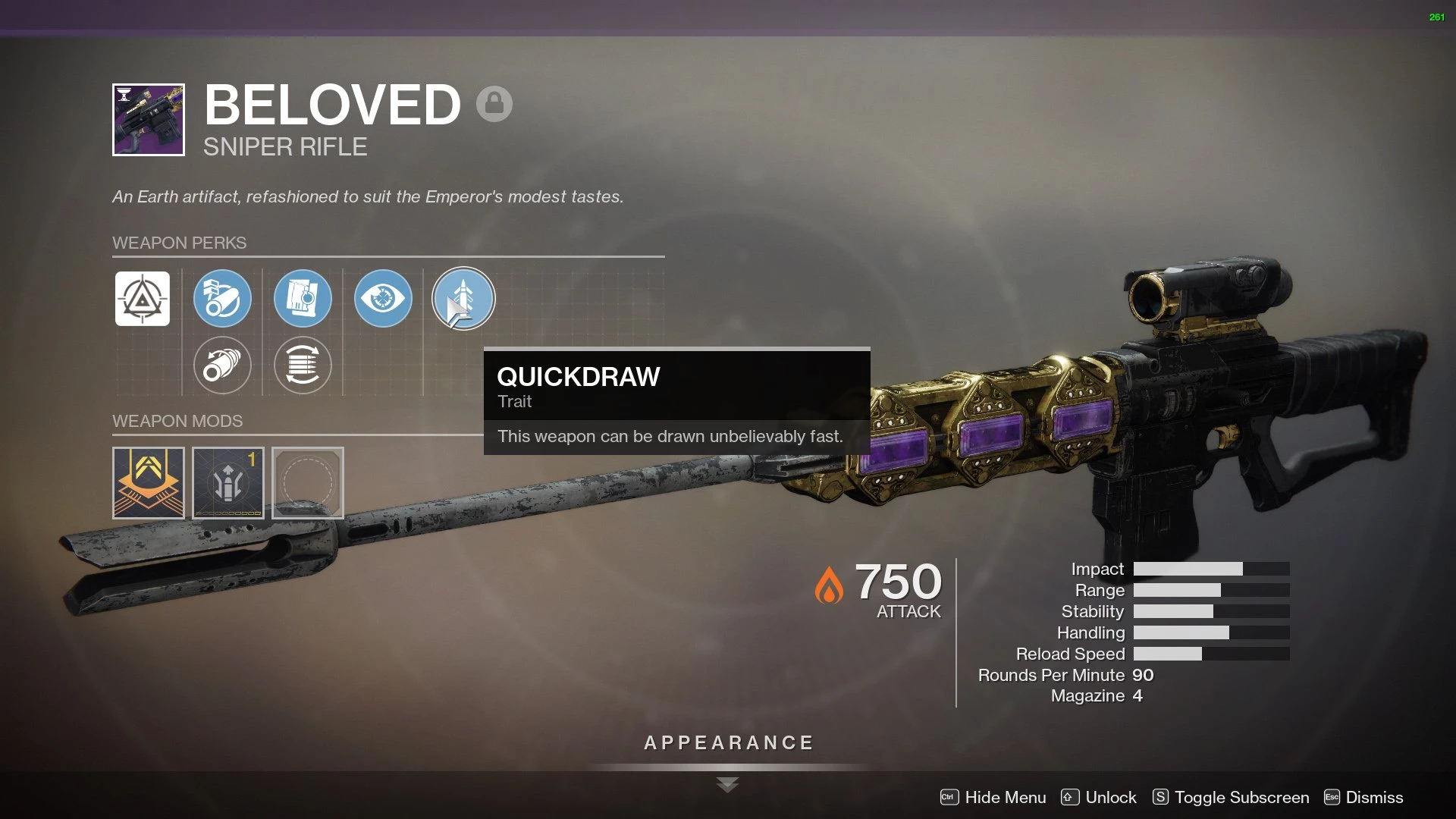1456x819 pixels.
Task: Choose the eye-shaped trait perk
Action: (383, 299)
